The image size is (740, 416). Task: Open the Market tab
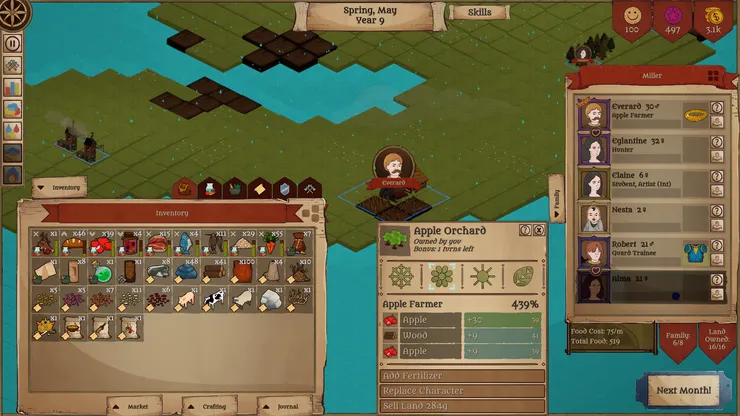[x=137, y=406]
